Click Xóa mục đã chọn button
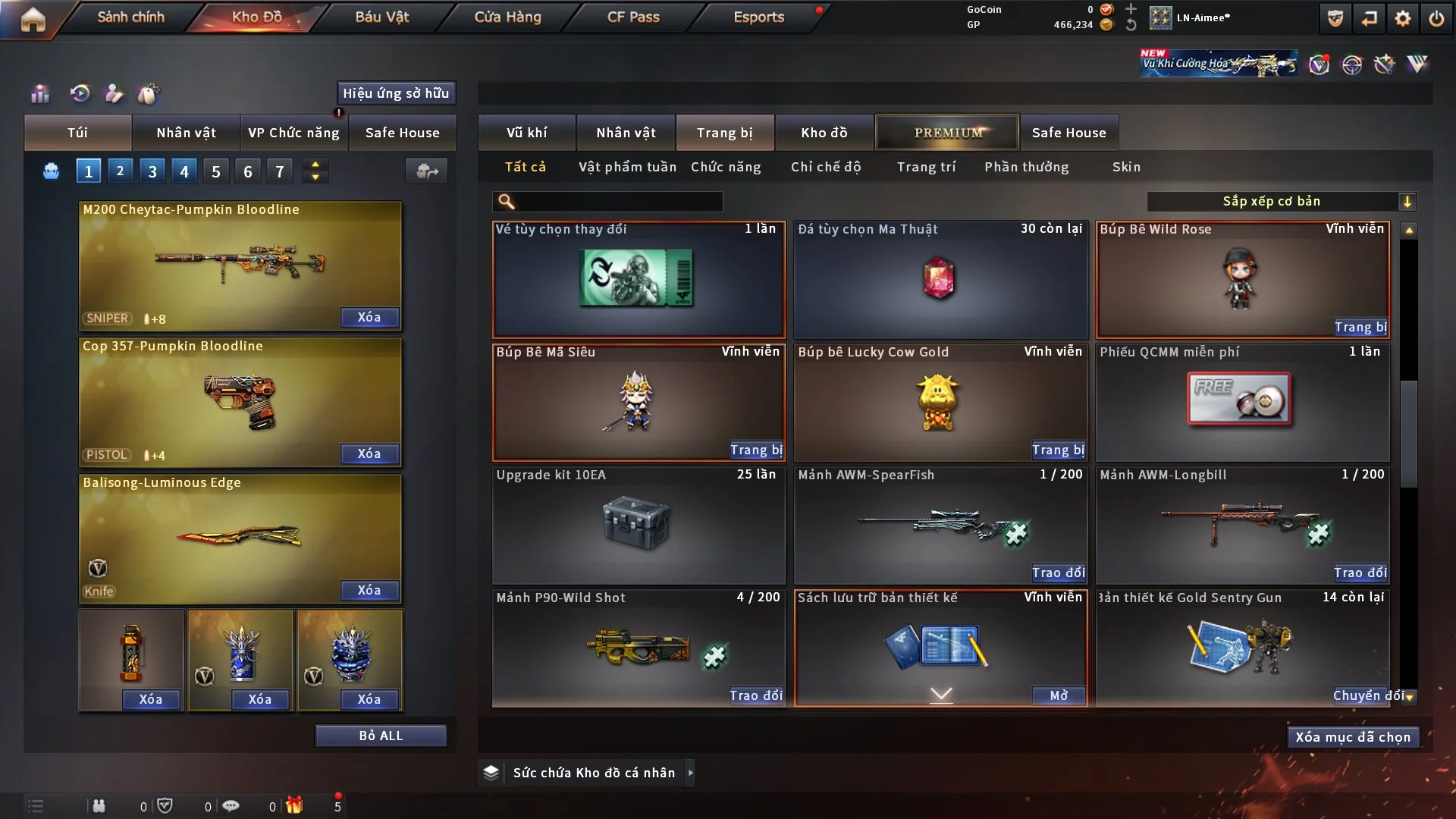The width and height of the screenshot is (1456, 819). point(1352,737)
